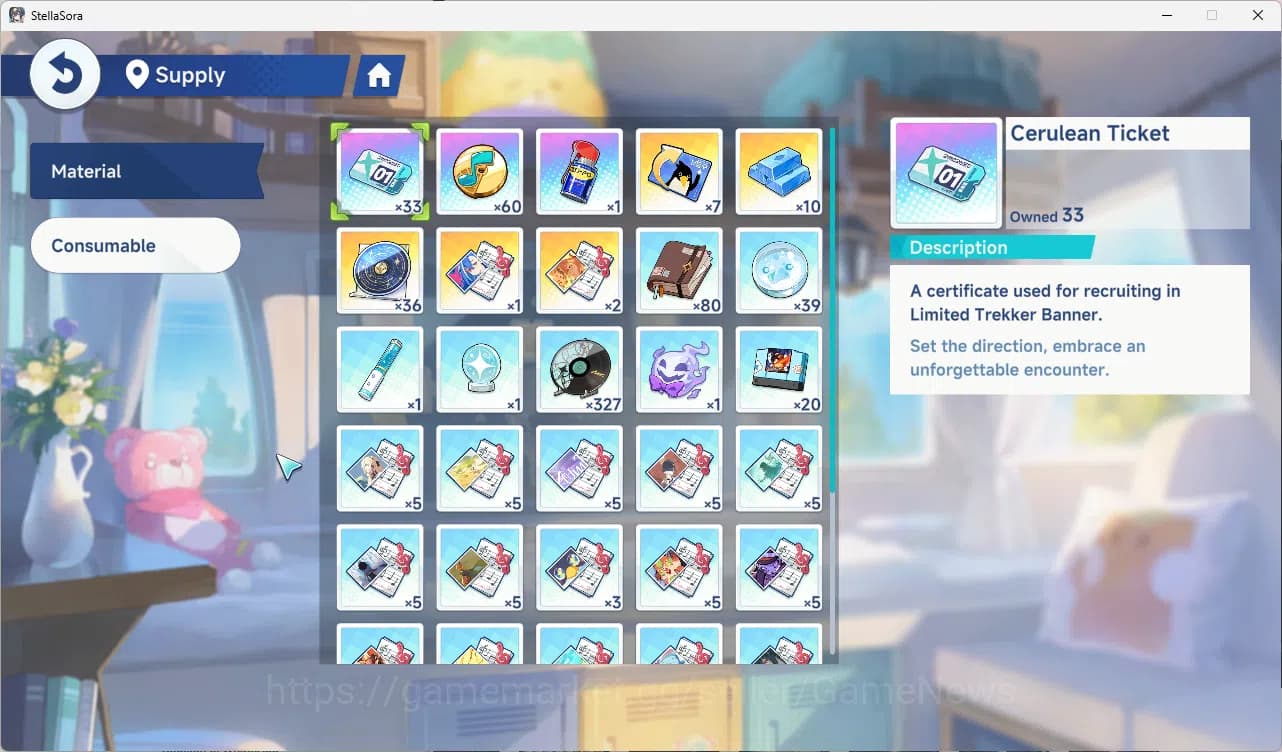The image size is (1282, 752).
Task: Click the purple ghost material
Action: (x=679, y=369)
